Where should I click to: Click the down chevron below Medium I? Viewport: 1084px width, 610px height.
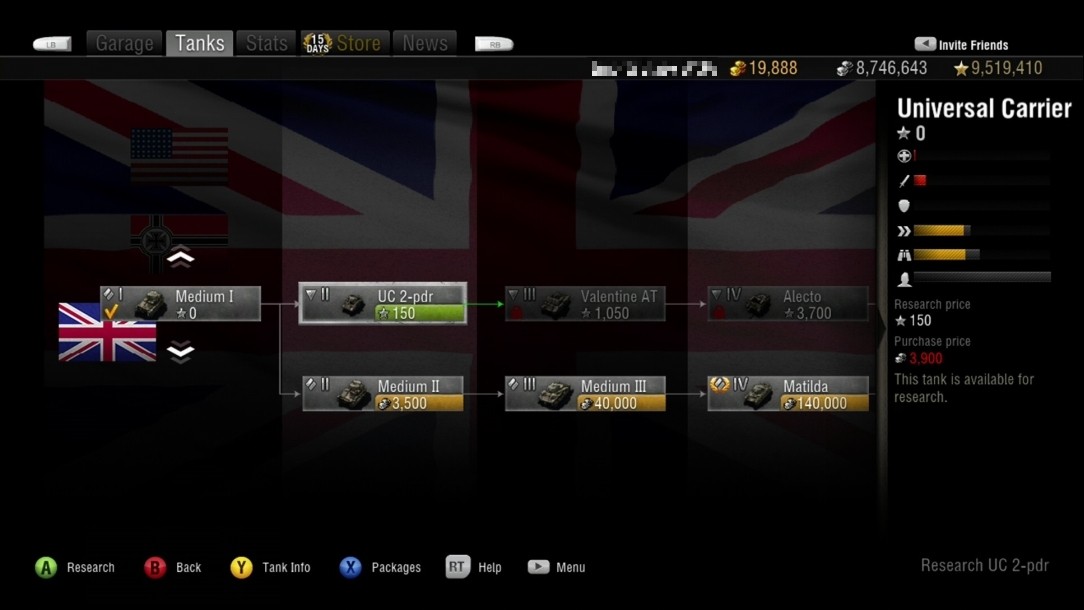tap(180, 352)
